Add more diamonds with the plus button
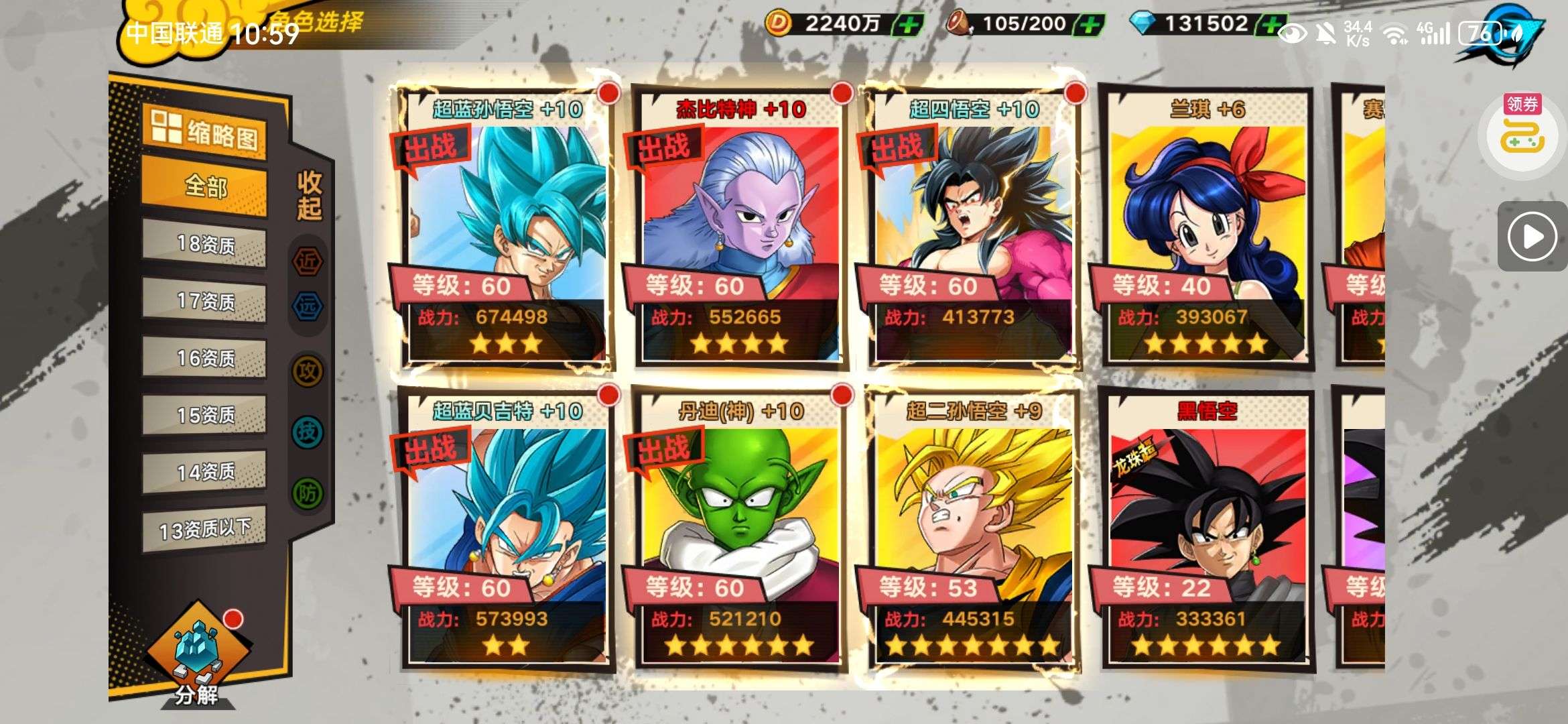 tap(1270, 25)
